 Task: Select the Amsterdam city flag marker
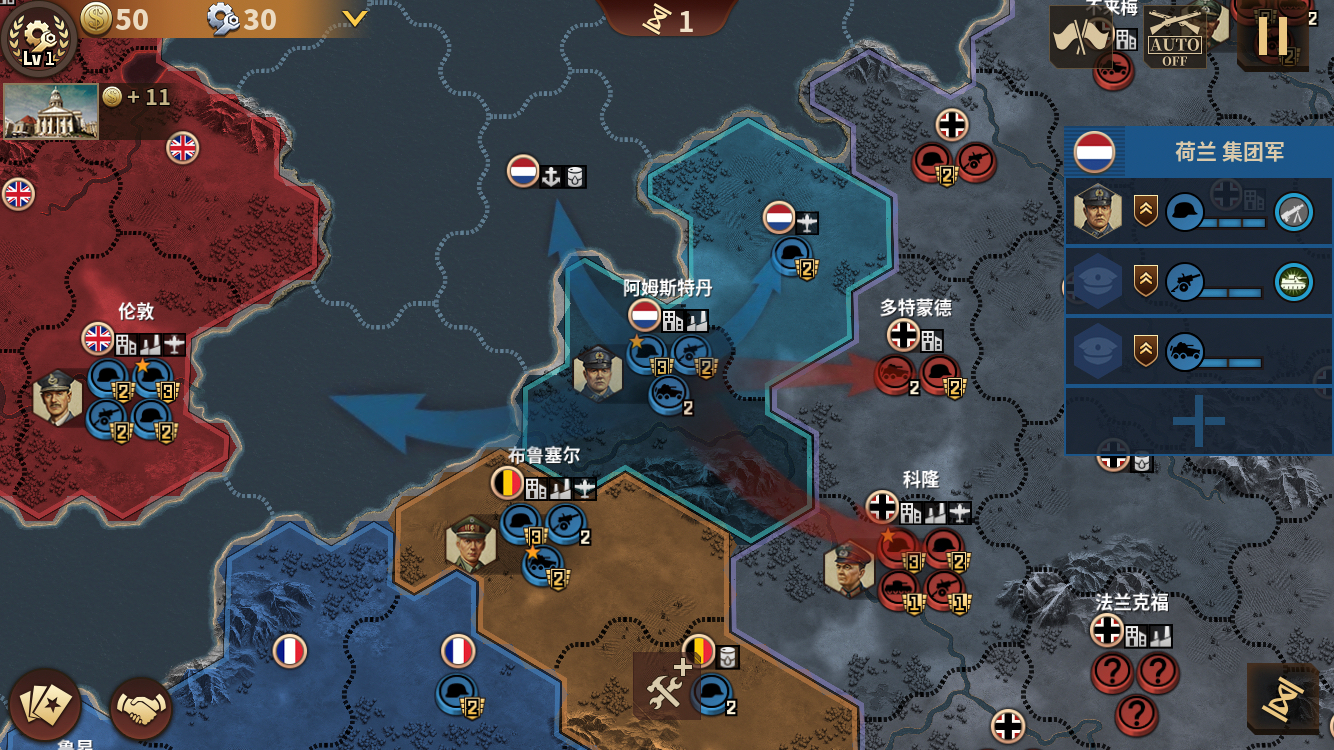(x=645, y=316)
